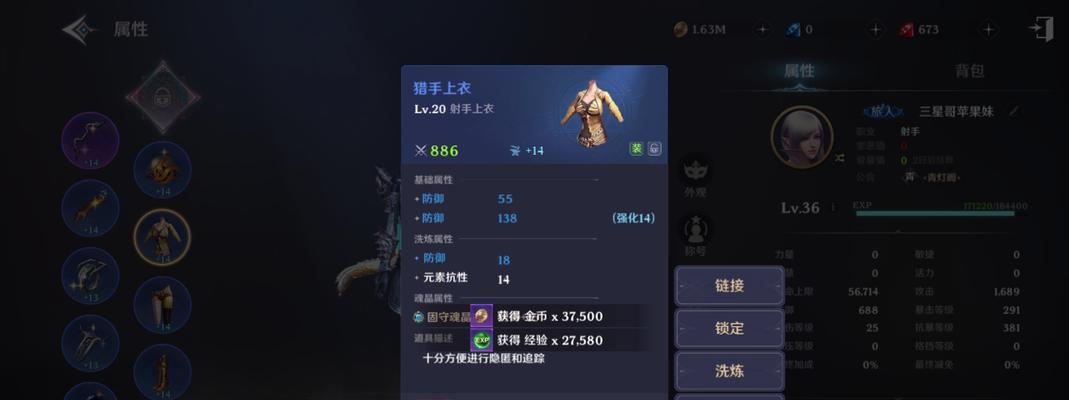Click the character portrait avatar

(x=802, y=137)
